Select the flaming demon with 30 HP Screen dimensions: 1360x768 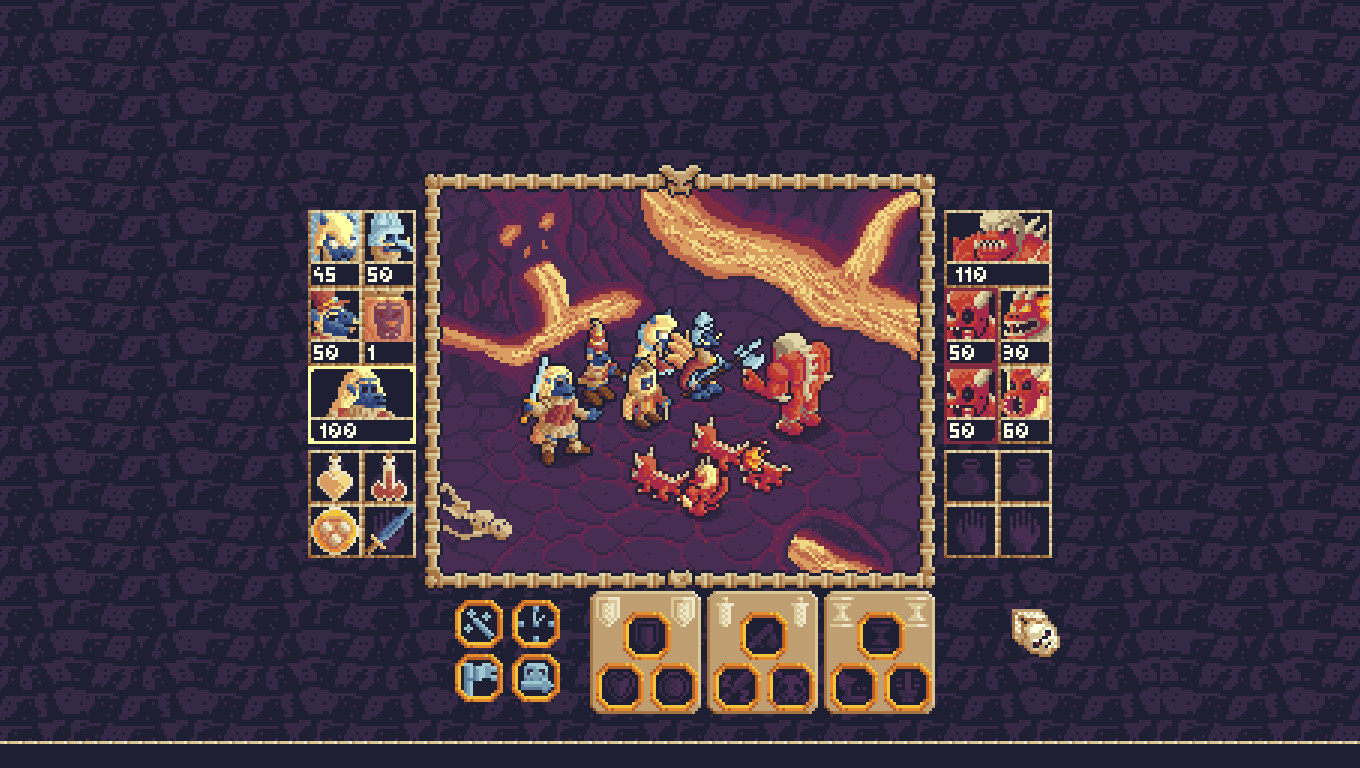(x=1023, y=320)
